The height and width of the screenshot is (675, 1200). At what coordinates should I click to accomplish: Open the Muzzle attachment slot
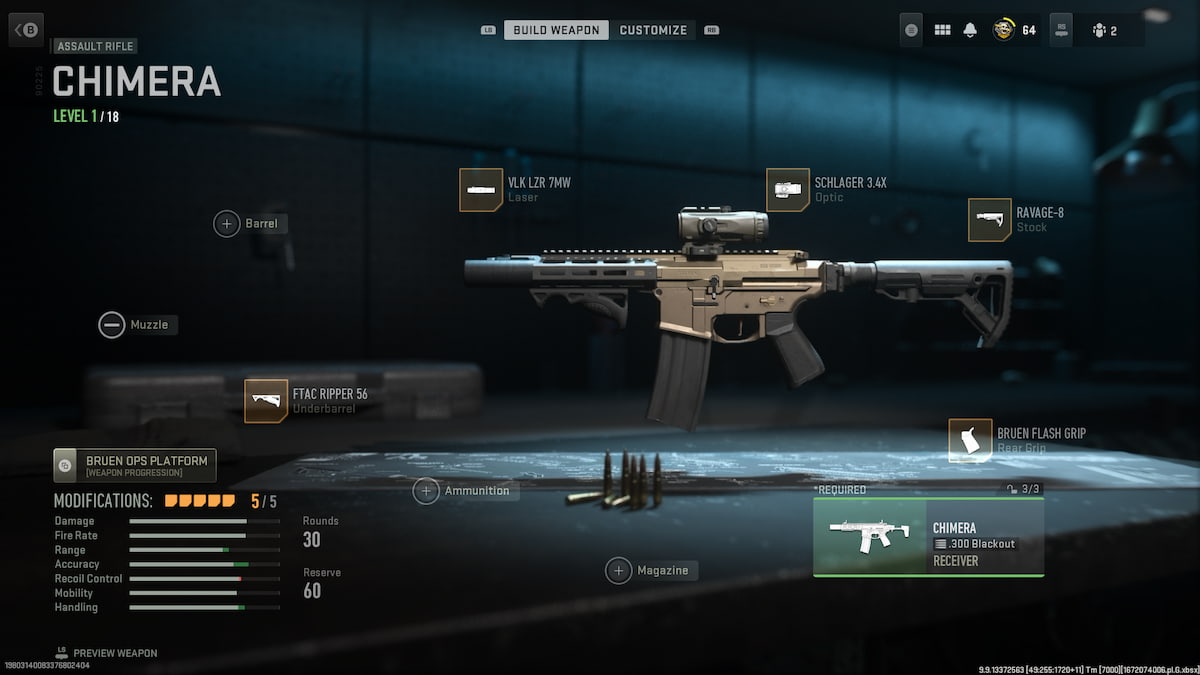pos(112,325)
